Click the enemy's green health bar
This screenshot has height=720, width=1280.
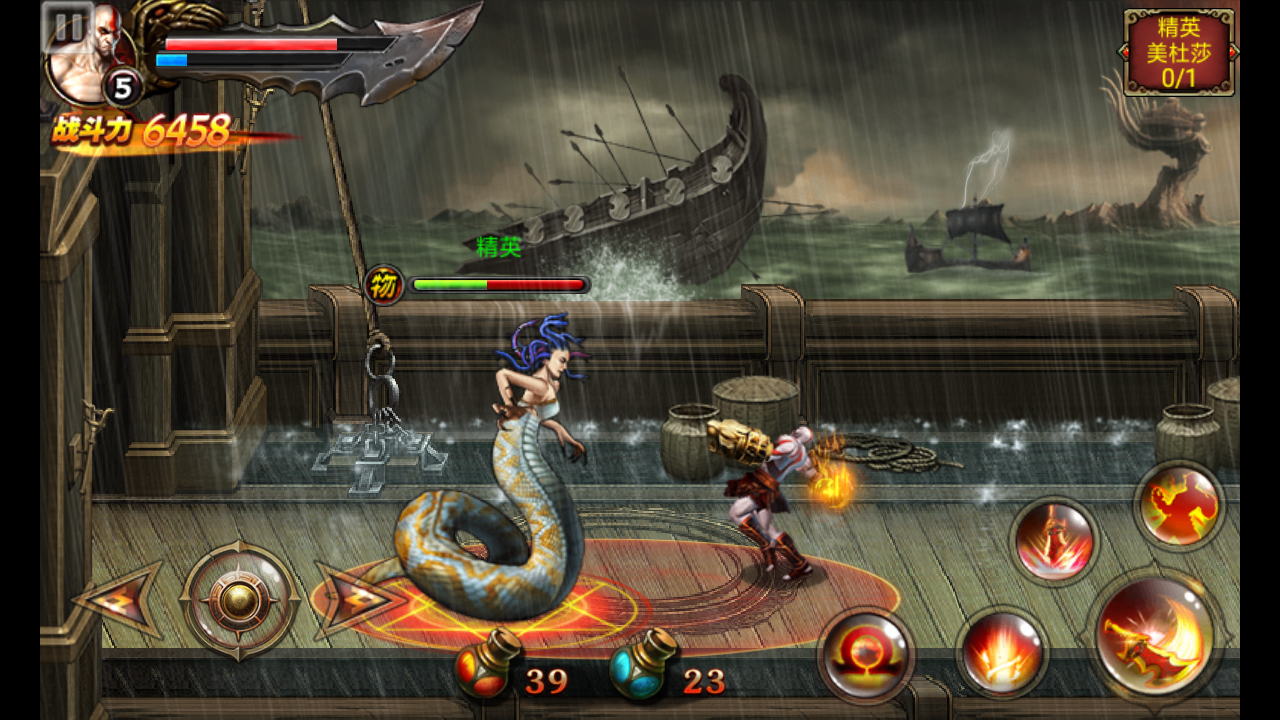[x=450, y=284]
